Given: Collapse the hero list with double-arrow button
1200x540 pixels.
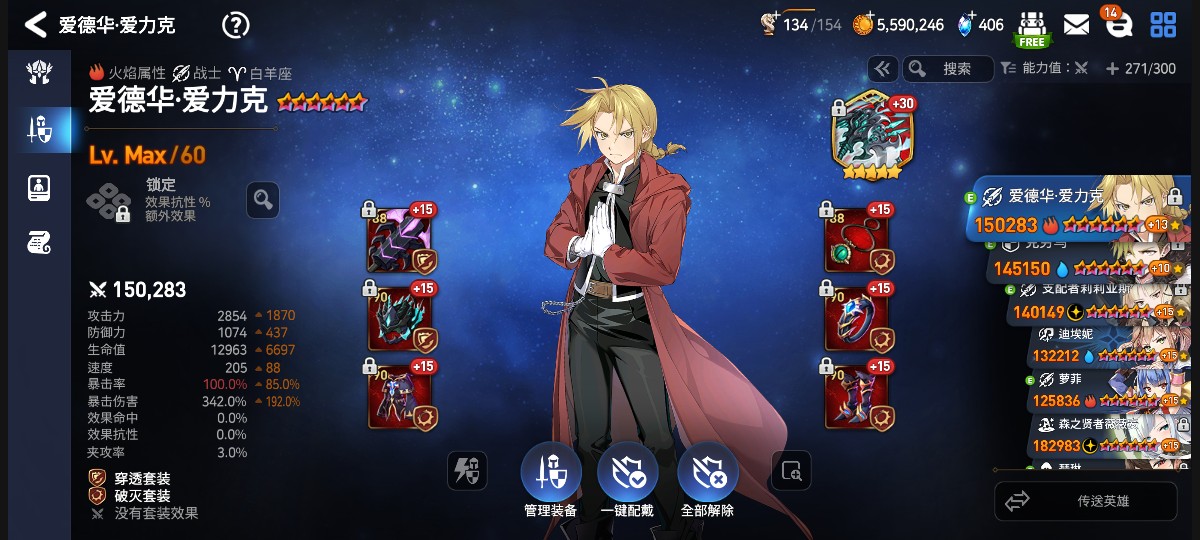Looking at the screenshot, I should coord(882,69).
